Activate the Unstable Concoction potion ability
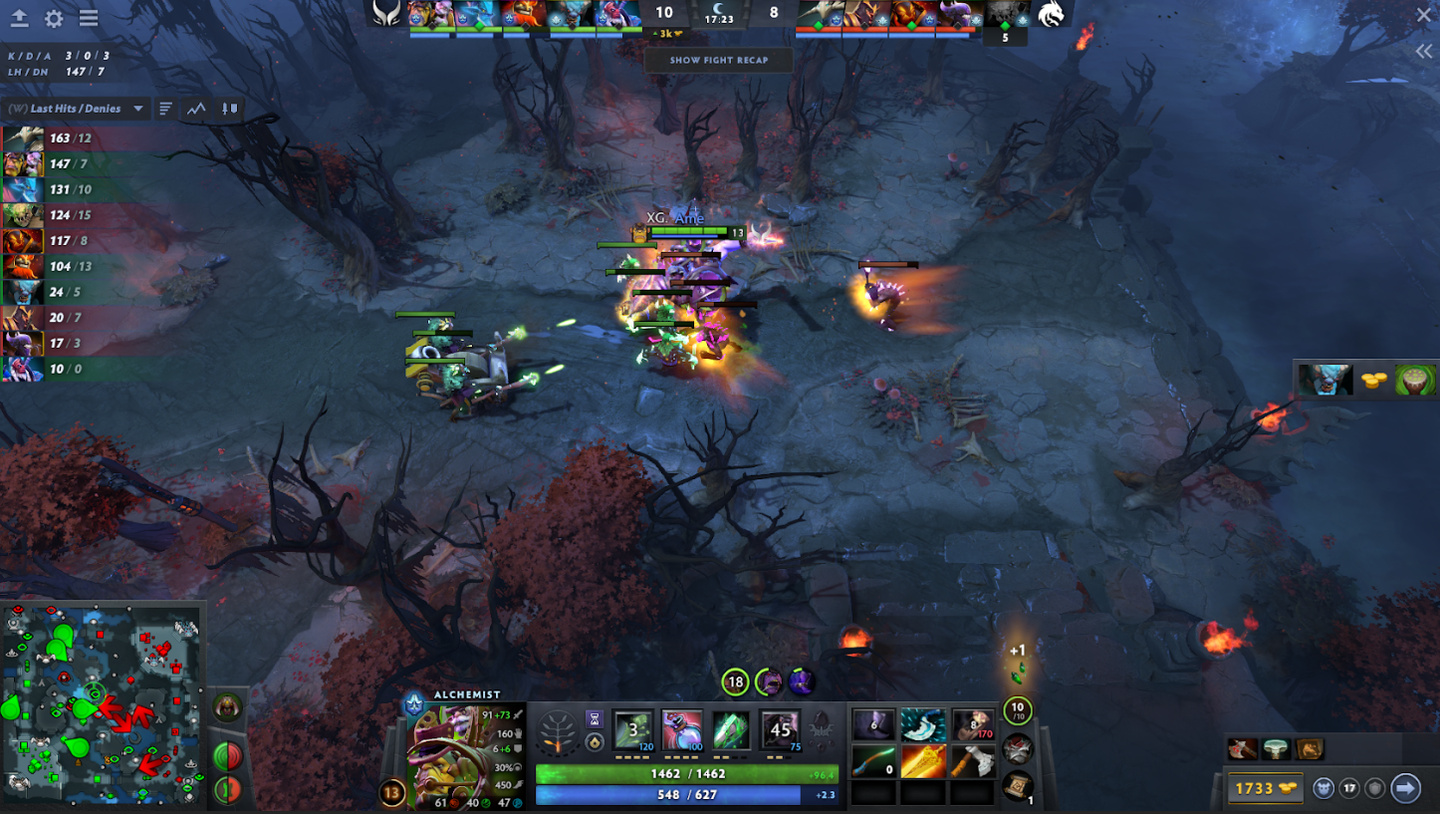The height and width of the screenshot is (814, 1440). [681, 731]
